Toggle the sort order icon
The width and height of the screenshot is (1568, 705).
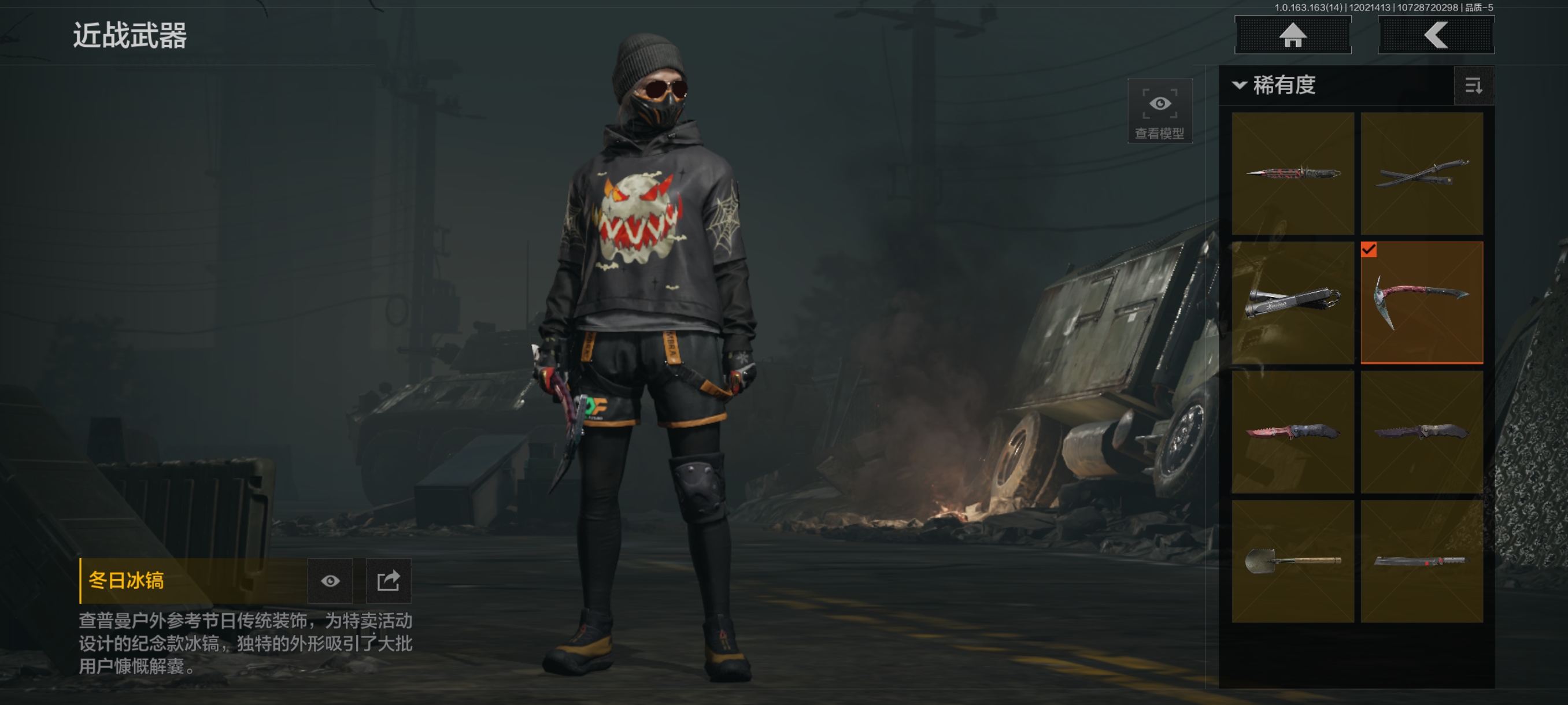1473,86
